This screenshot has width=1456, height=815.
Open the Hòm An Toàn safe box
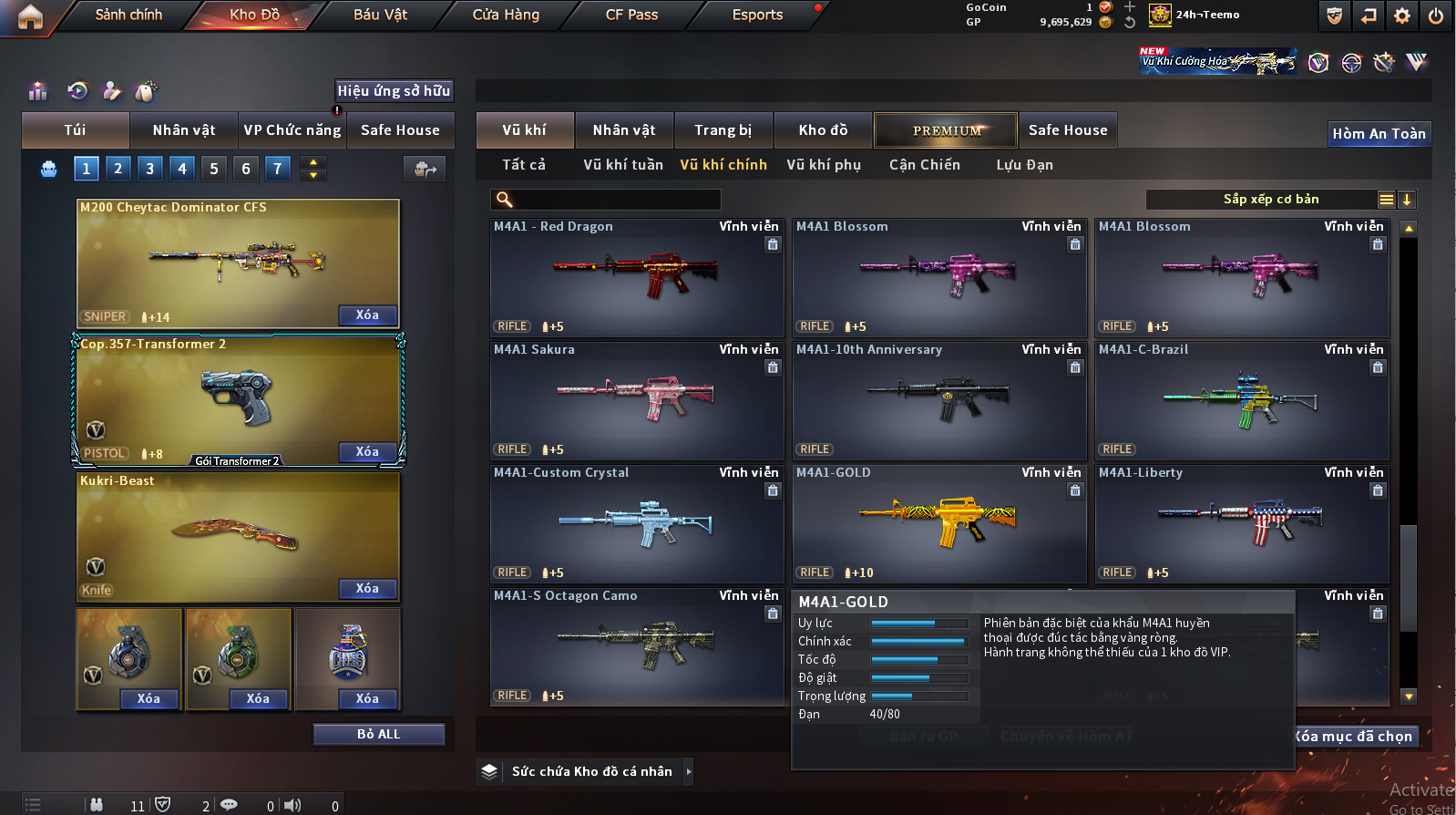pyautogui.click(x=1379, y=134)
